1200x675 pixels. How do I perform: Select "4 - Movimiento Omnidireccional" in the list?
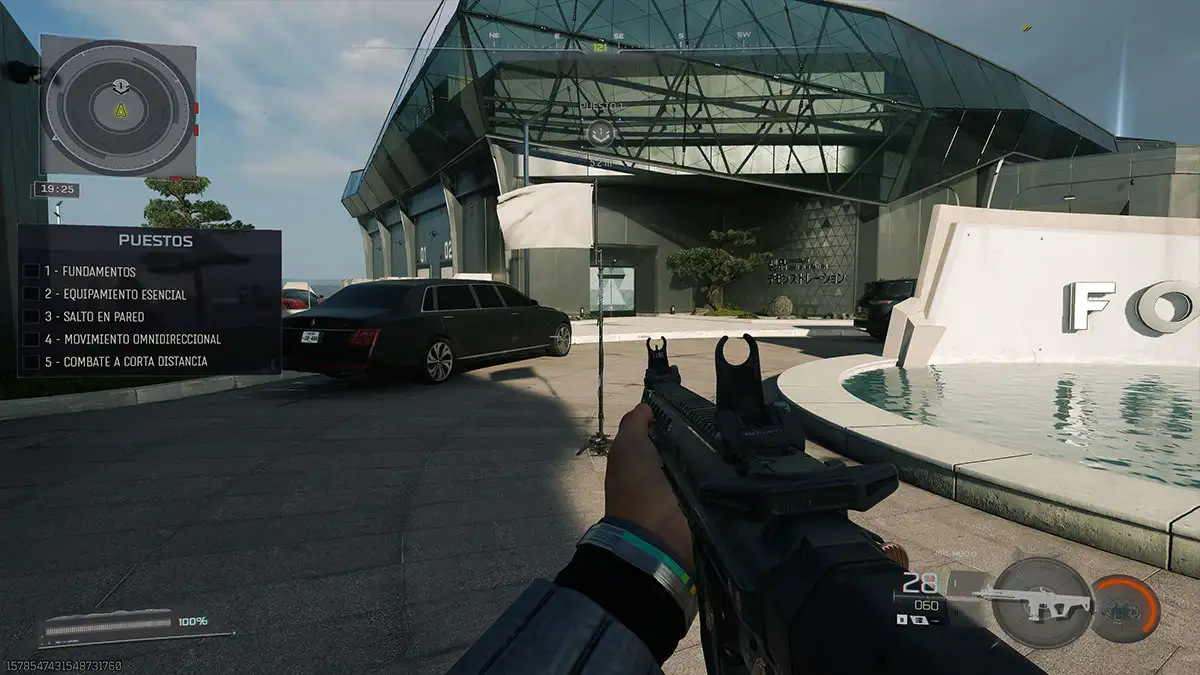coord(132,339)
